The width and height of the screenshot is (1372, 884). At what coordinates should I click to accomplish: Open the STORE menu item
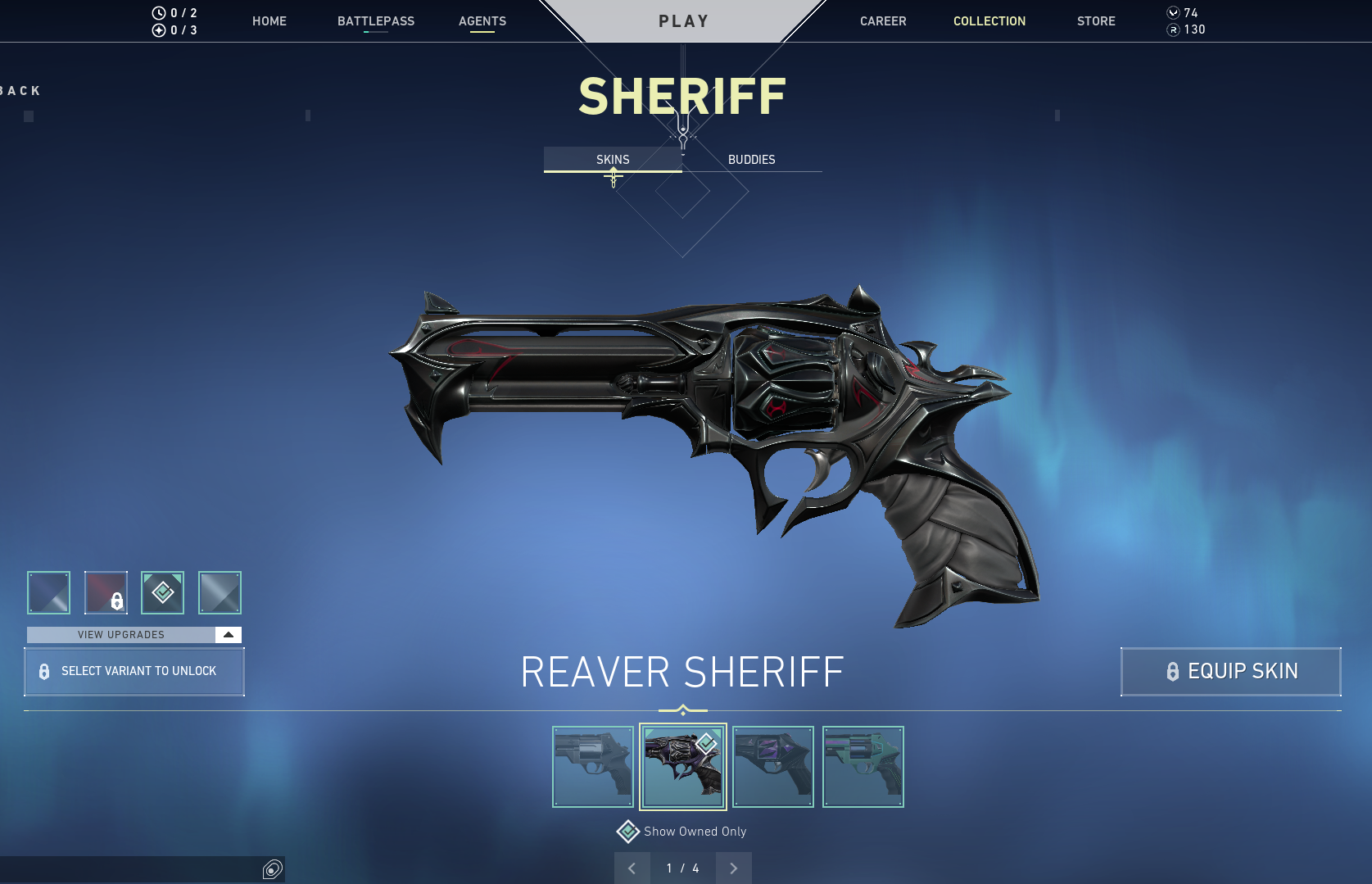coord(1096,21)
